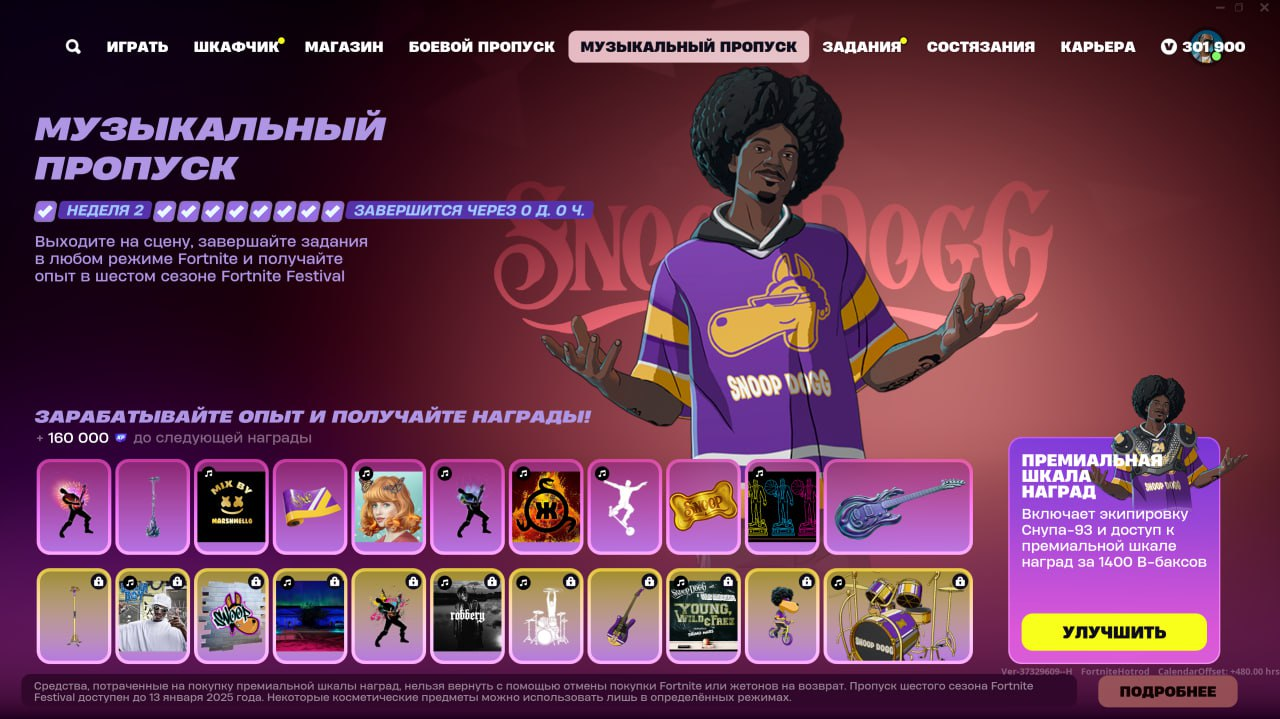Select the golden Snoop bone reward tile

click(x=702, y=507)
